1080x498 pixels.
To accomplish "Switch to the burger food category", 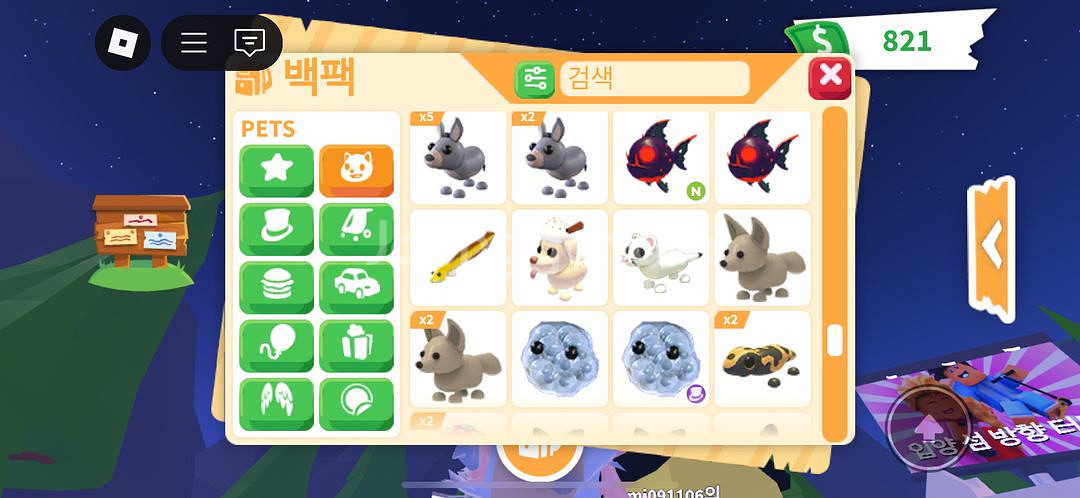I will tap(276, 288).
